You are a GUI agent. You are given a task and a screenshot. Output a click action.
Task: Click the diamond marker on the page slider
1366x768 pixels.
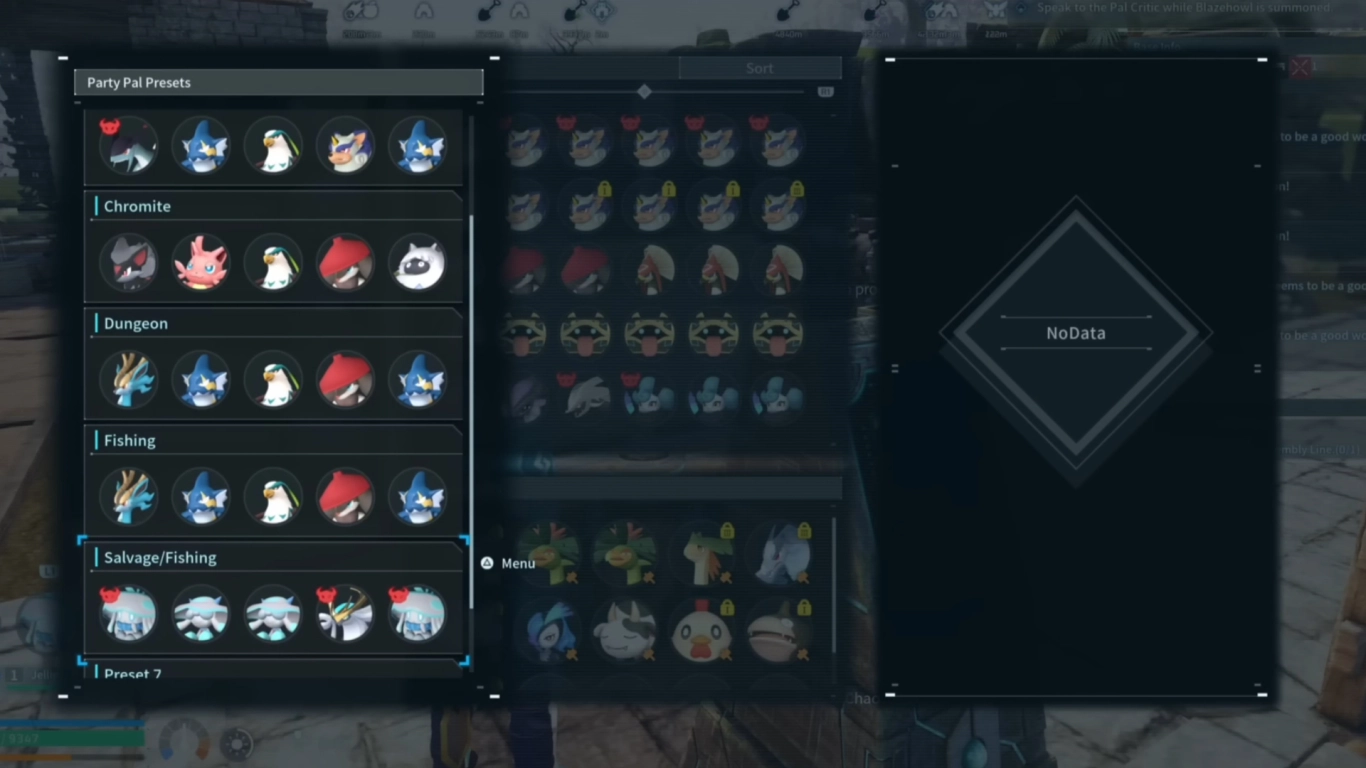pyautogui.click(x=644, y=91)
